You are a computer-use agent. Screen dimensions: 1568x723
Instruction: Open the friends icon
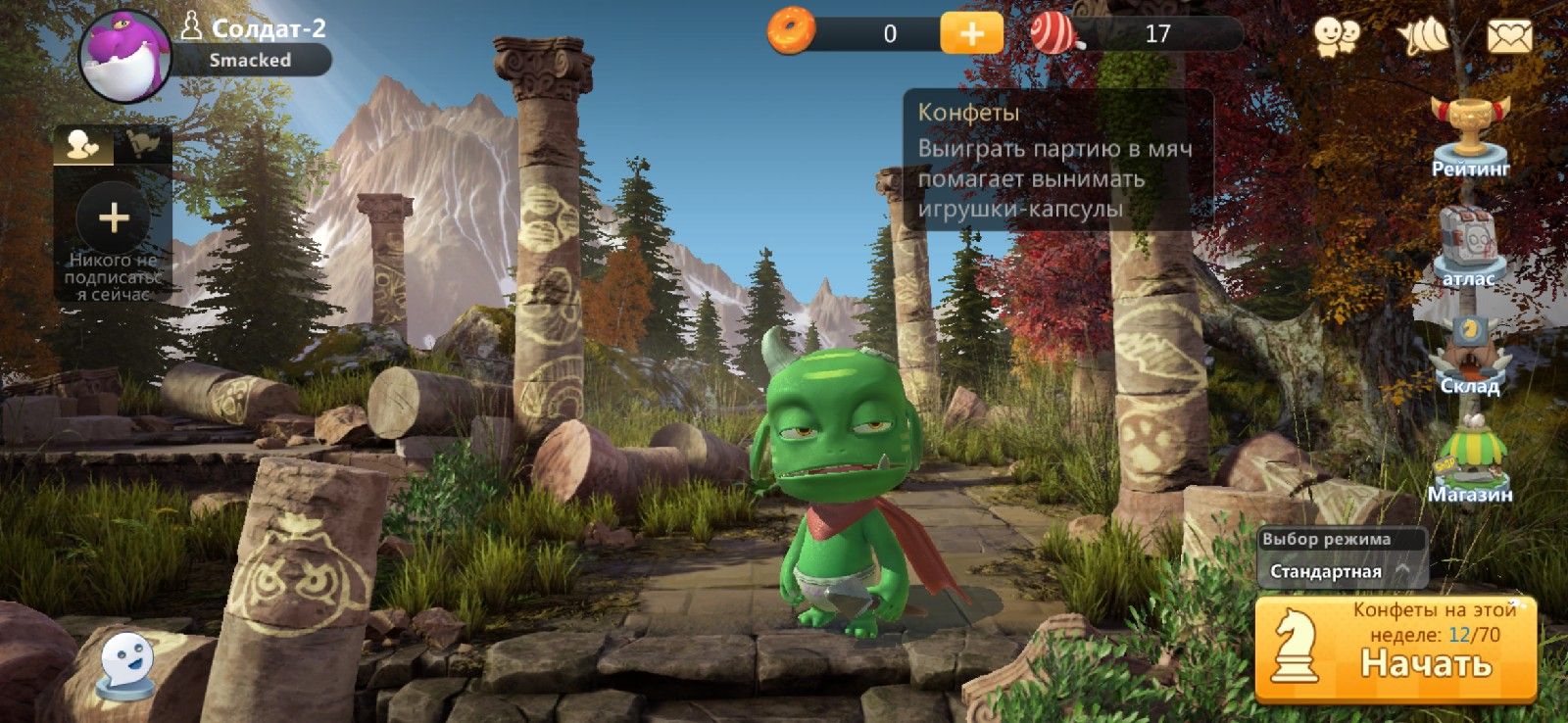pyautogui.click(x=1337, y=37)
